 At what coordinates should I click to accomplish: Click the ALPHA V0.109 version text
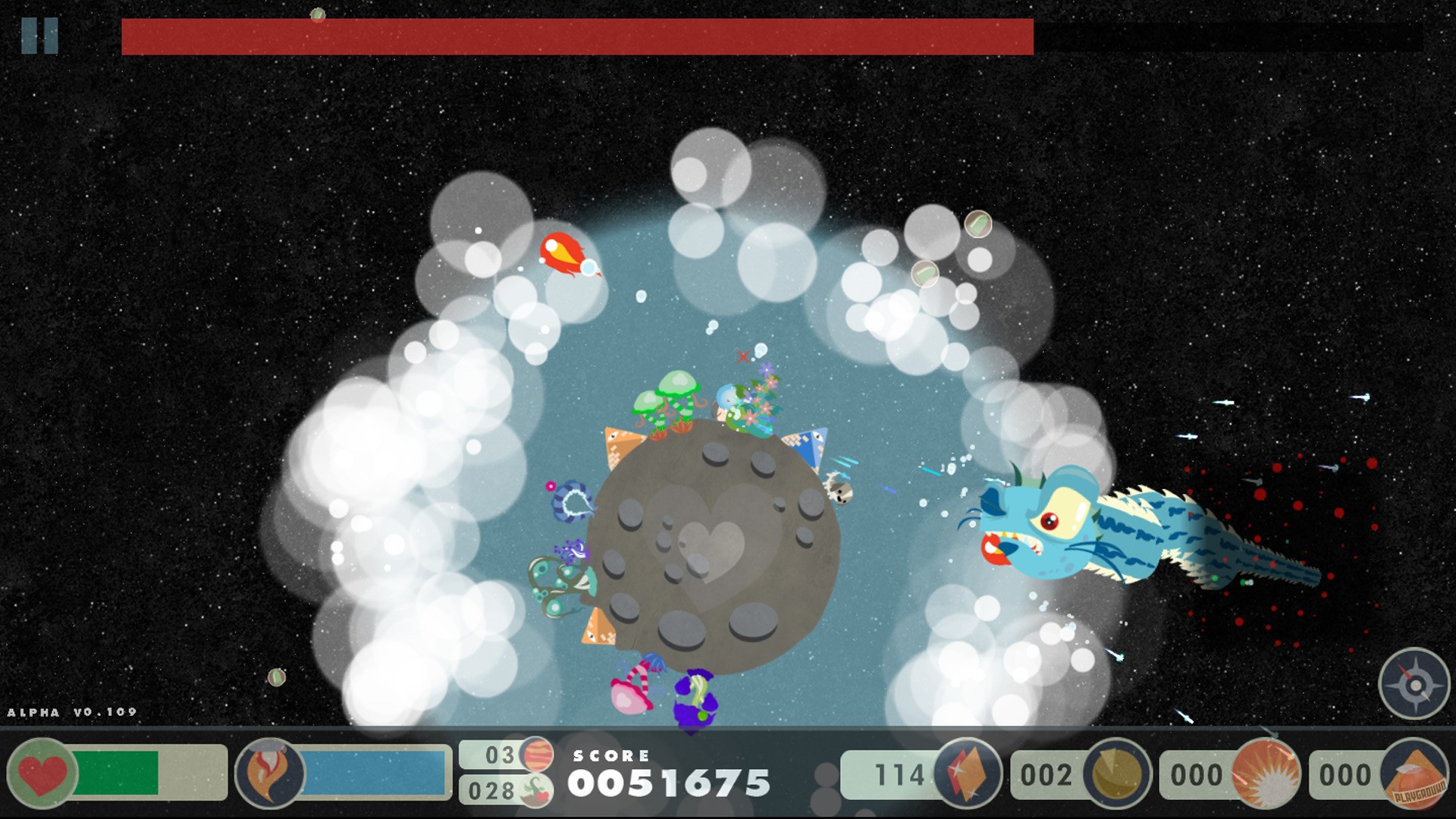point(72,711)
